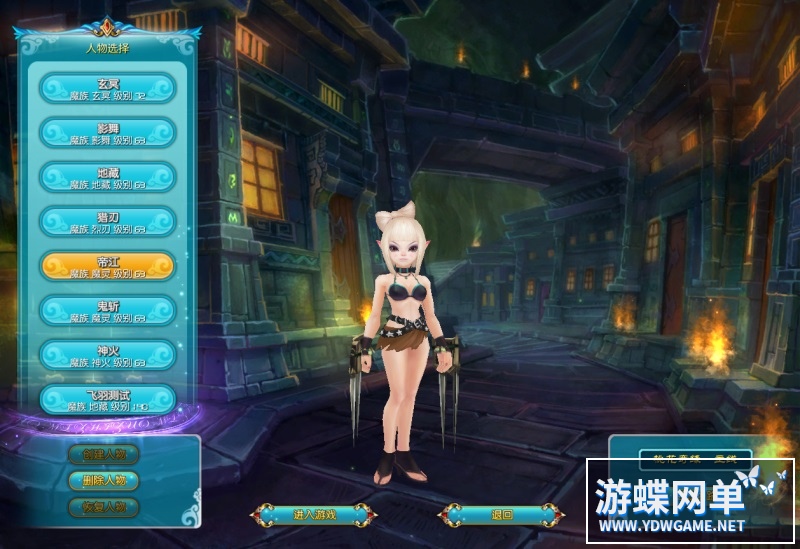The height and width of the screenshot is (549, 800).
Task: Pick the 飞羽测试 character row
Action: pyautogui.click(x=108, y=399)
